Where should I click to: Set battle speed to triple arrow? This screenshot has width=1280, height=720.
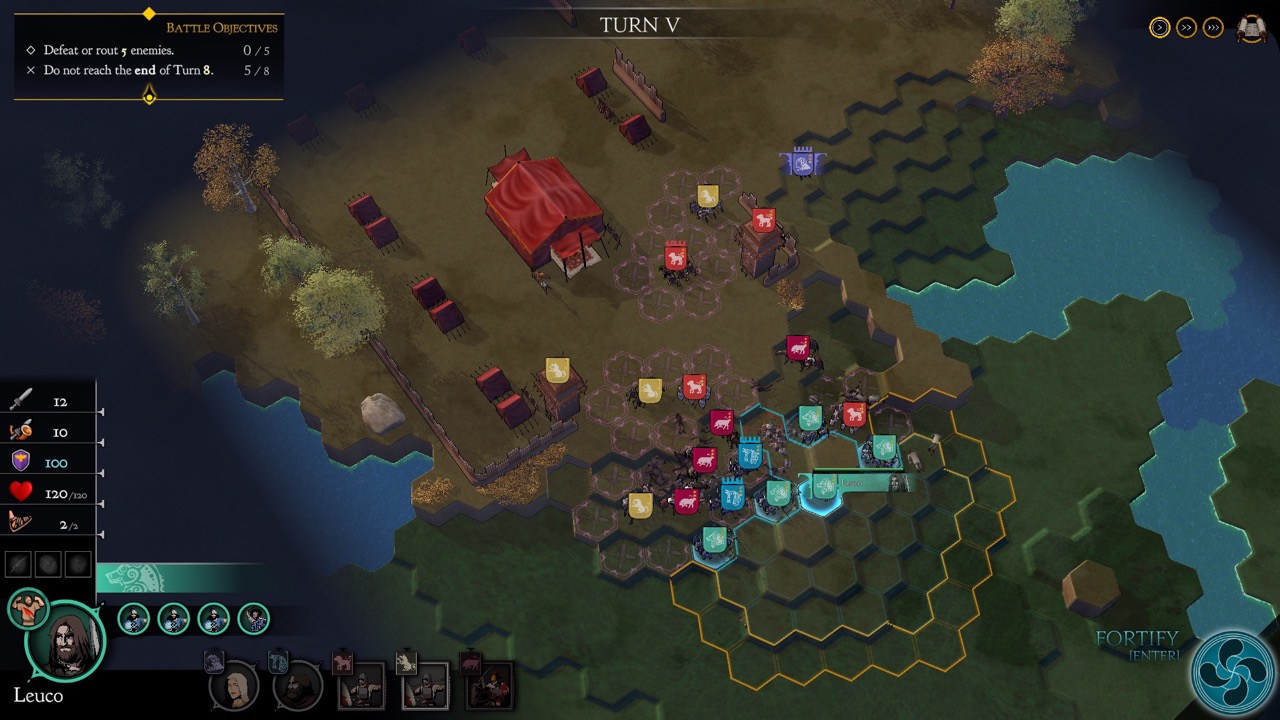coord(1213,28)
